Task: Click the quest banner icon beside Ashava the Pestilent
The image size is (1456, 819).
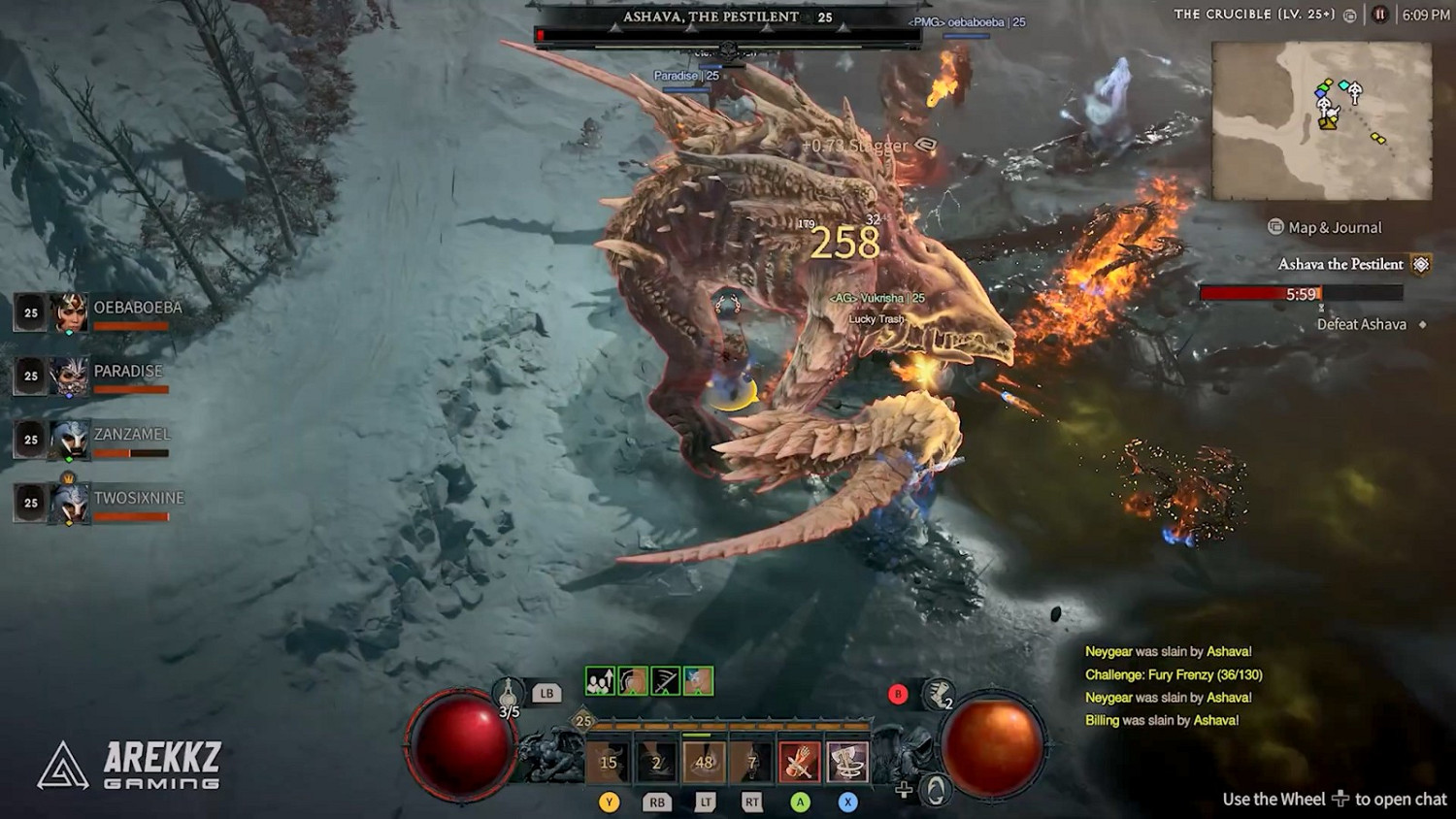Action: (1422, 263)
